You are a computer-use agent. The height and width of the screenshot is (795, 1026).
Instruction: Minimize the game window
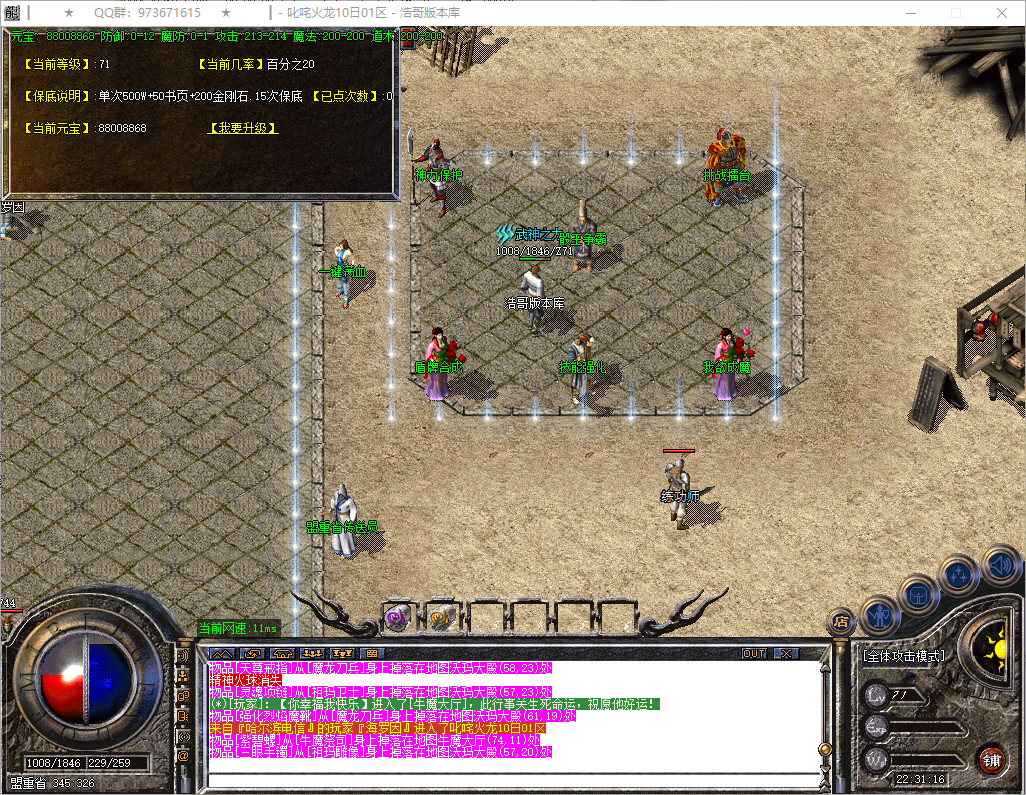(x=911, y=13)
